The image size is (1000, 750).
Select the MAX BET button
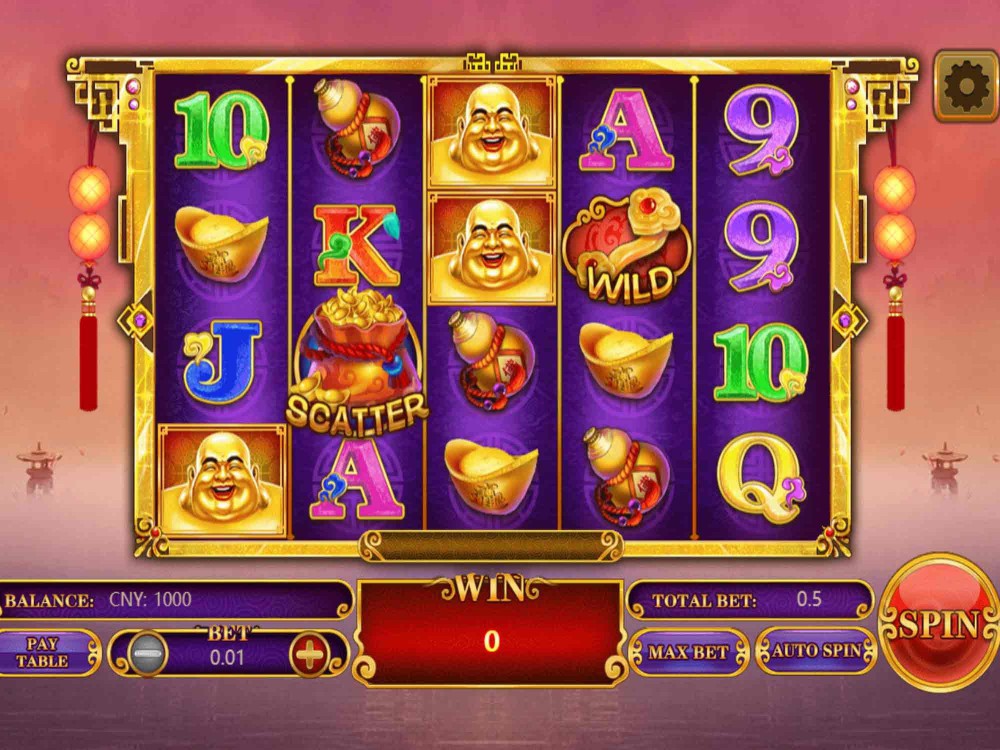(x=688, y=652)
